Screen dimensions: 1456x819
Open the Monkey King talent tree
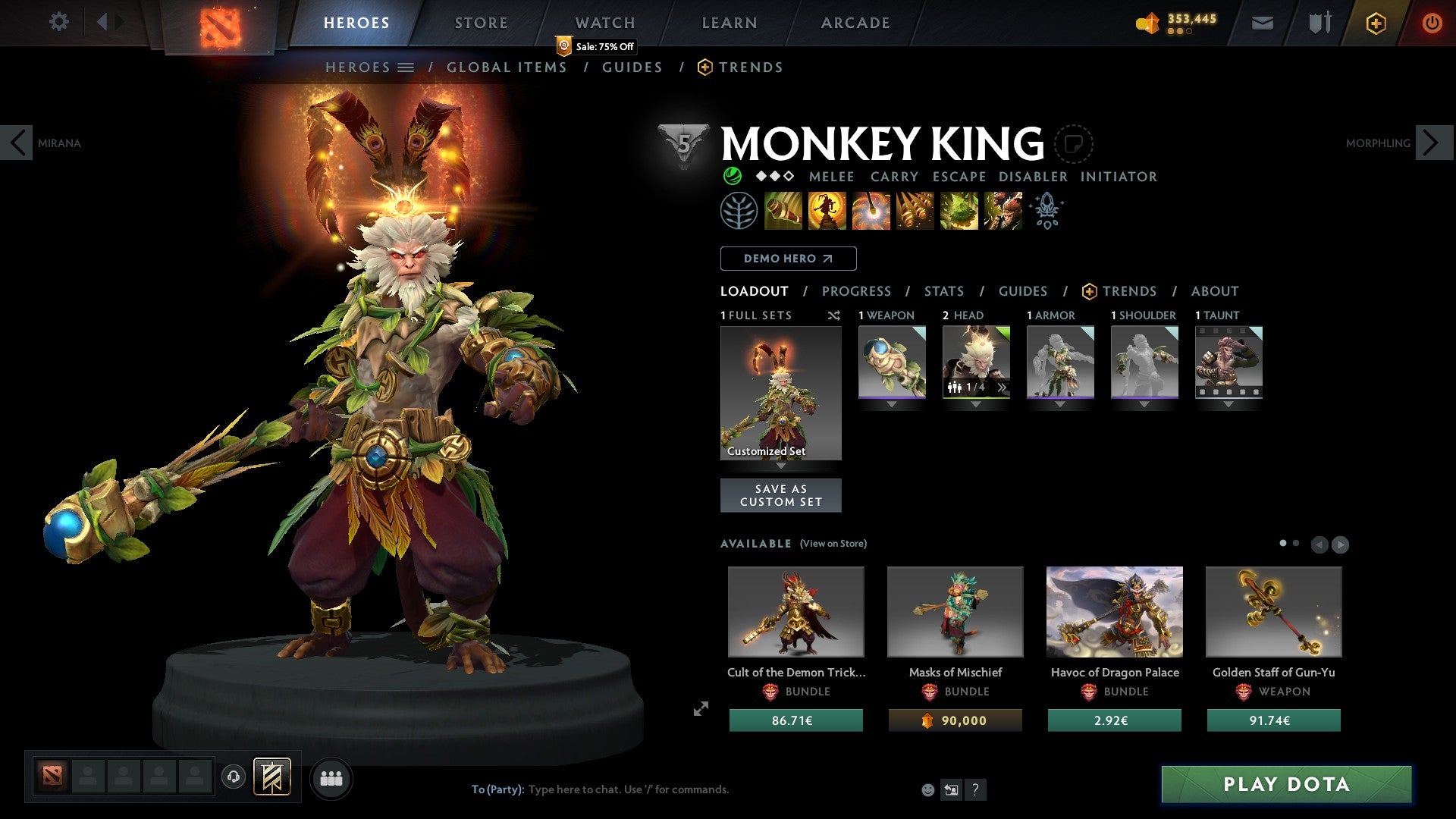click(x=739, y=211)
